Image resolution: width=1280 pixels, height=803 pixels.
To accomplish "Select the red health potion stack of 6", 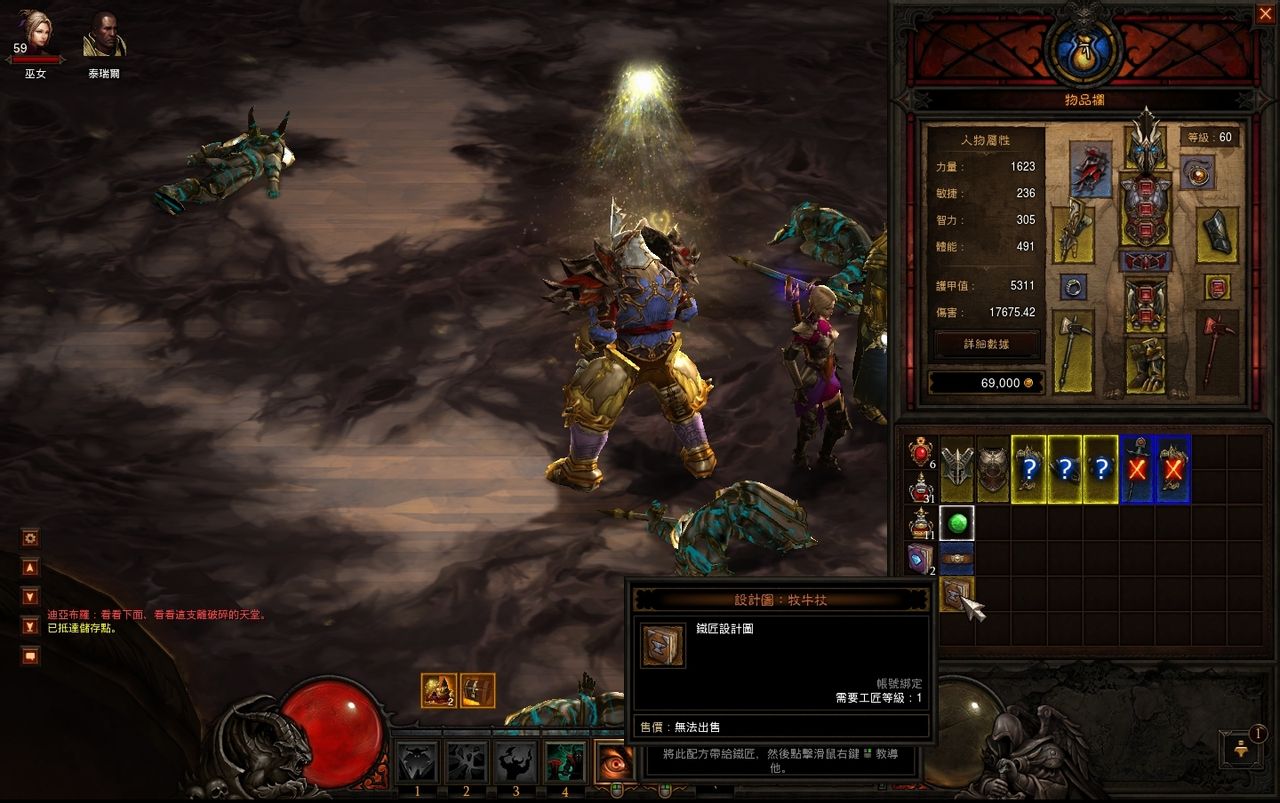I will 920,453.
